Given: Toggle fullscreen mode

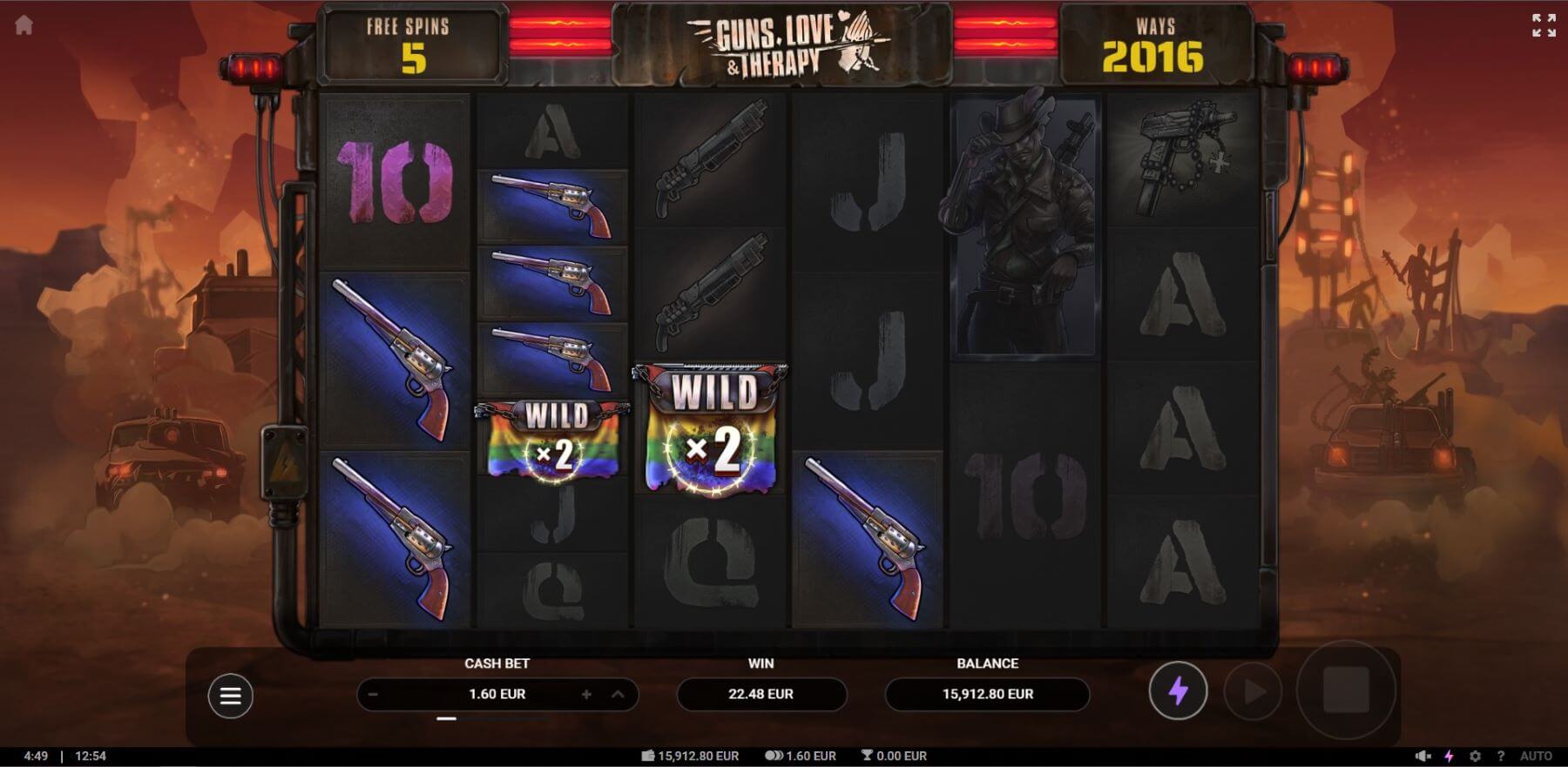Looking at the screenshot, I should (x=1544, y=25).
